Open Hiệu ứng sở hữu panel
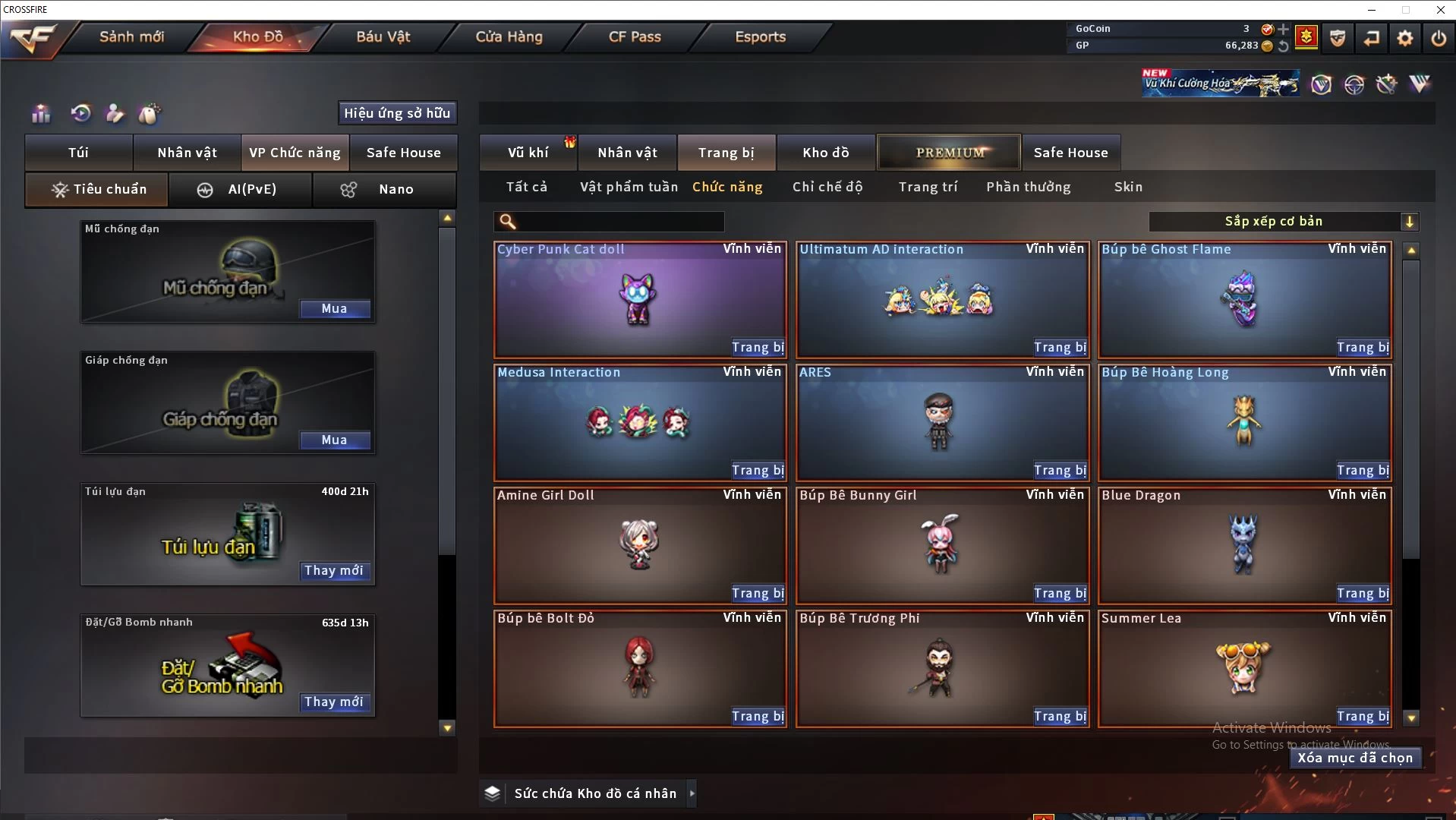The height and width of the screenshot is (820, 1456). point(397,113)
